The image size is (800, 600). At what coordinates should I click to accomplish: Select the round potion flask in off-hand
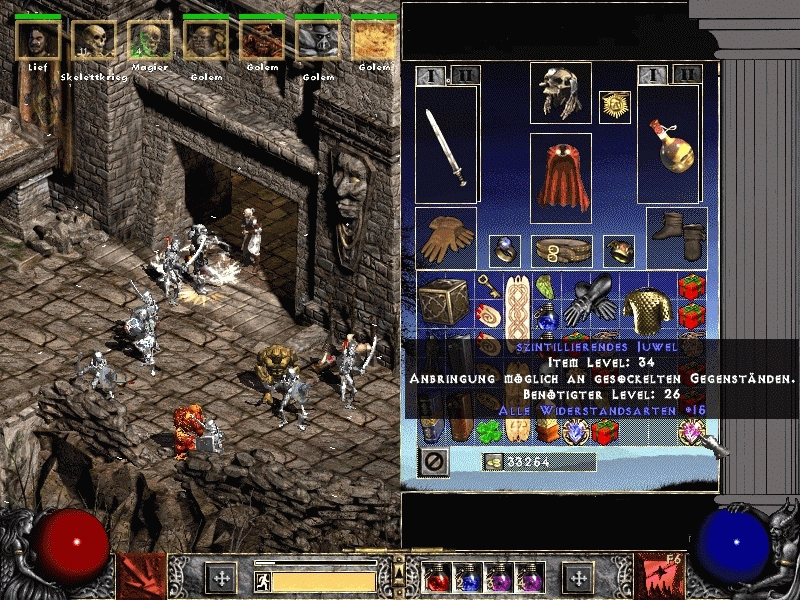tap(669, 146)
